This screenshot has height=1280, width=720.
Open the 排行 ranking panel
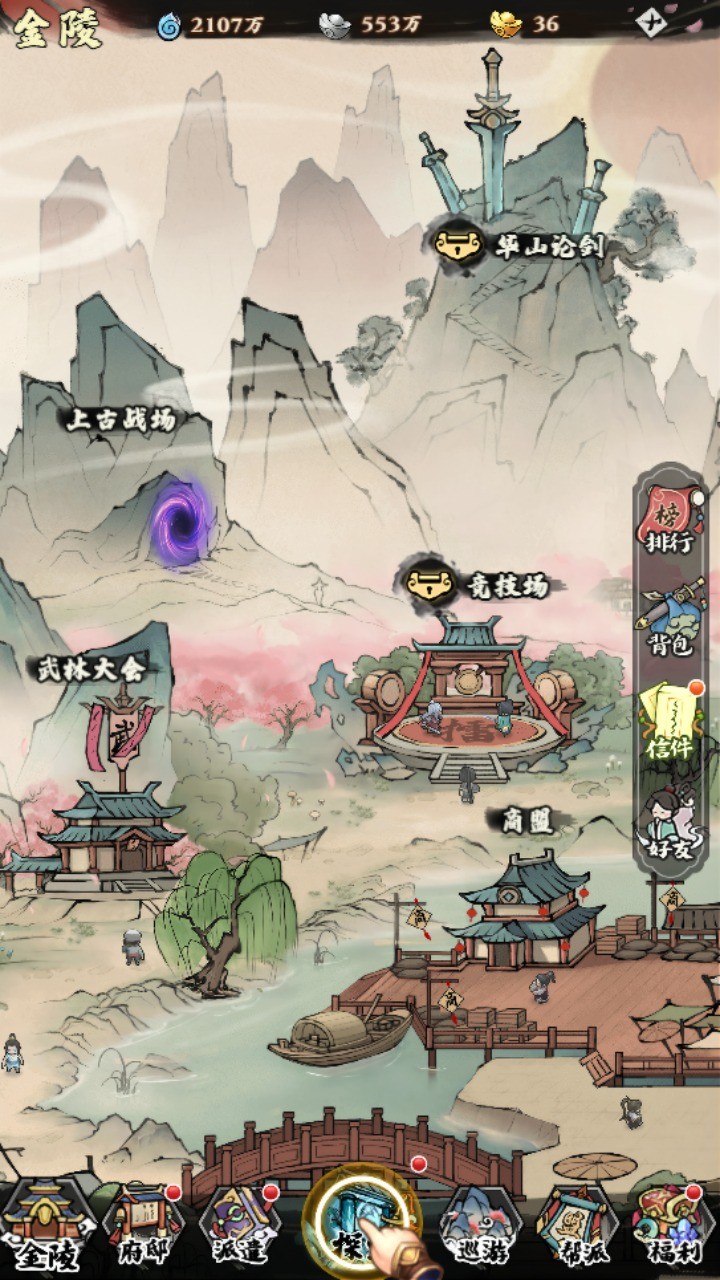click(671, 521)
